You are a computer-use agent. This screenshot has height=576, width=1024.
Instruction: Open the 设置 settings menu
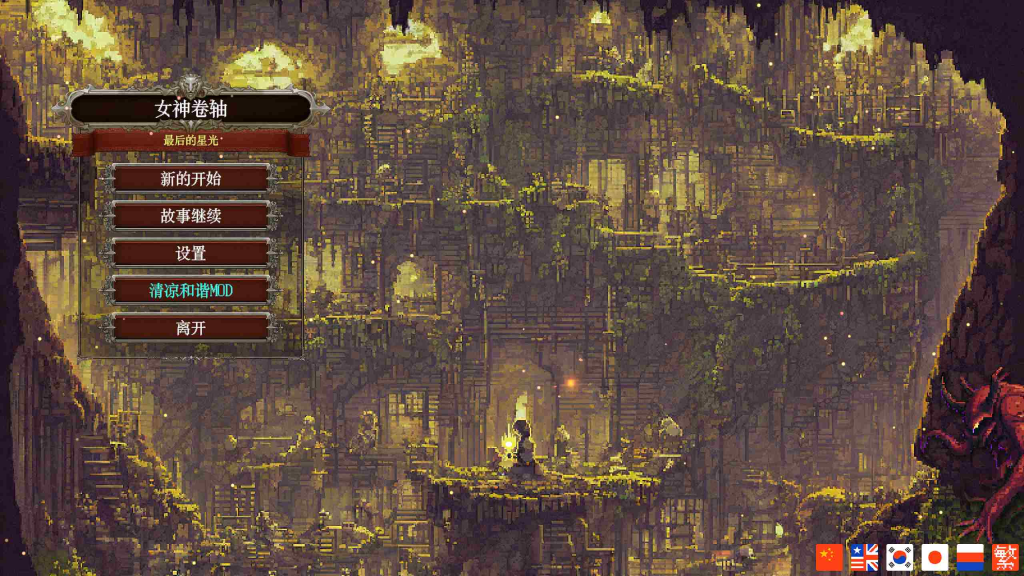click(x=191, y=253)
